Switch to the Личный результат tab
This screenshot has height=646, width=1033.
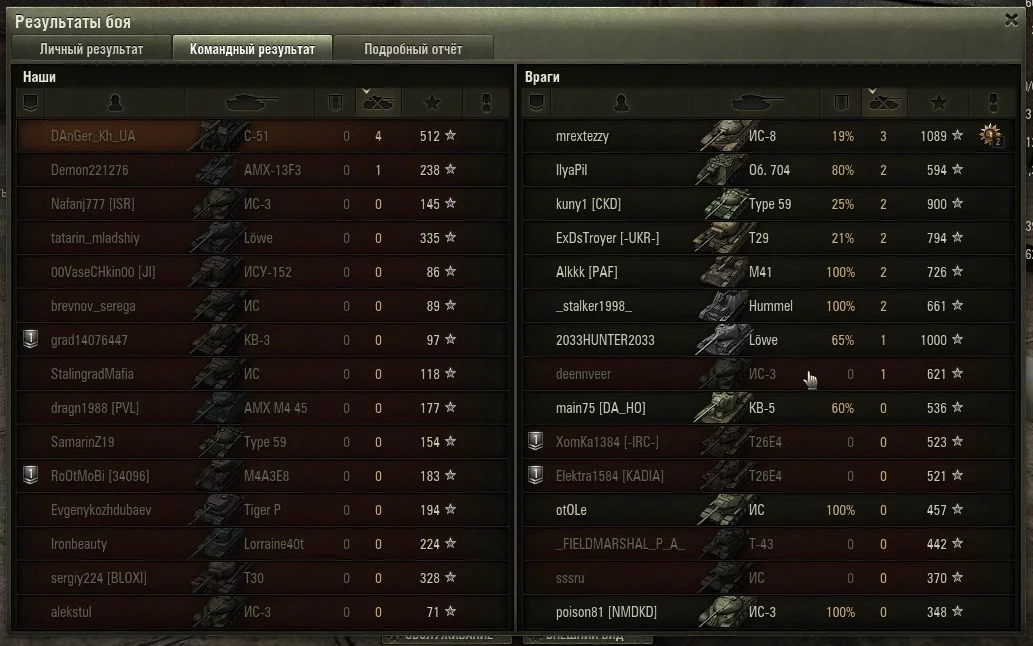click(x=91, y=49)
